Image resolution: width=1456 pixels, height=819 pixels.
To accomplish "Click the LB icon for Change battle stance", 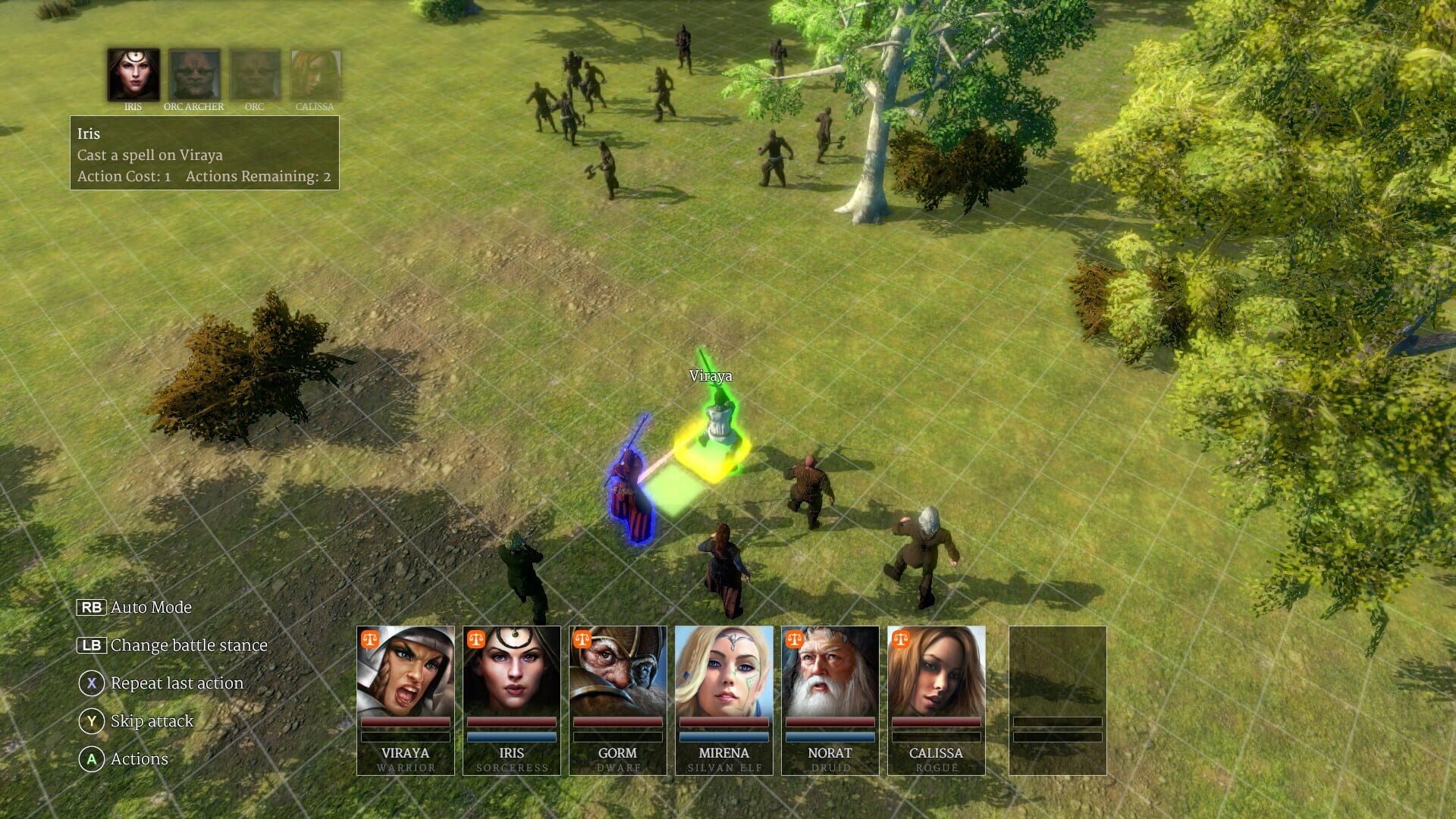I will [x=91, y=645].
